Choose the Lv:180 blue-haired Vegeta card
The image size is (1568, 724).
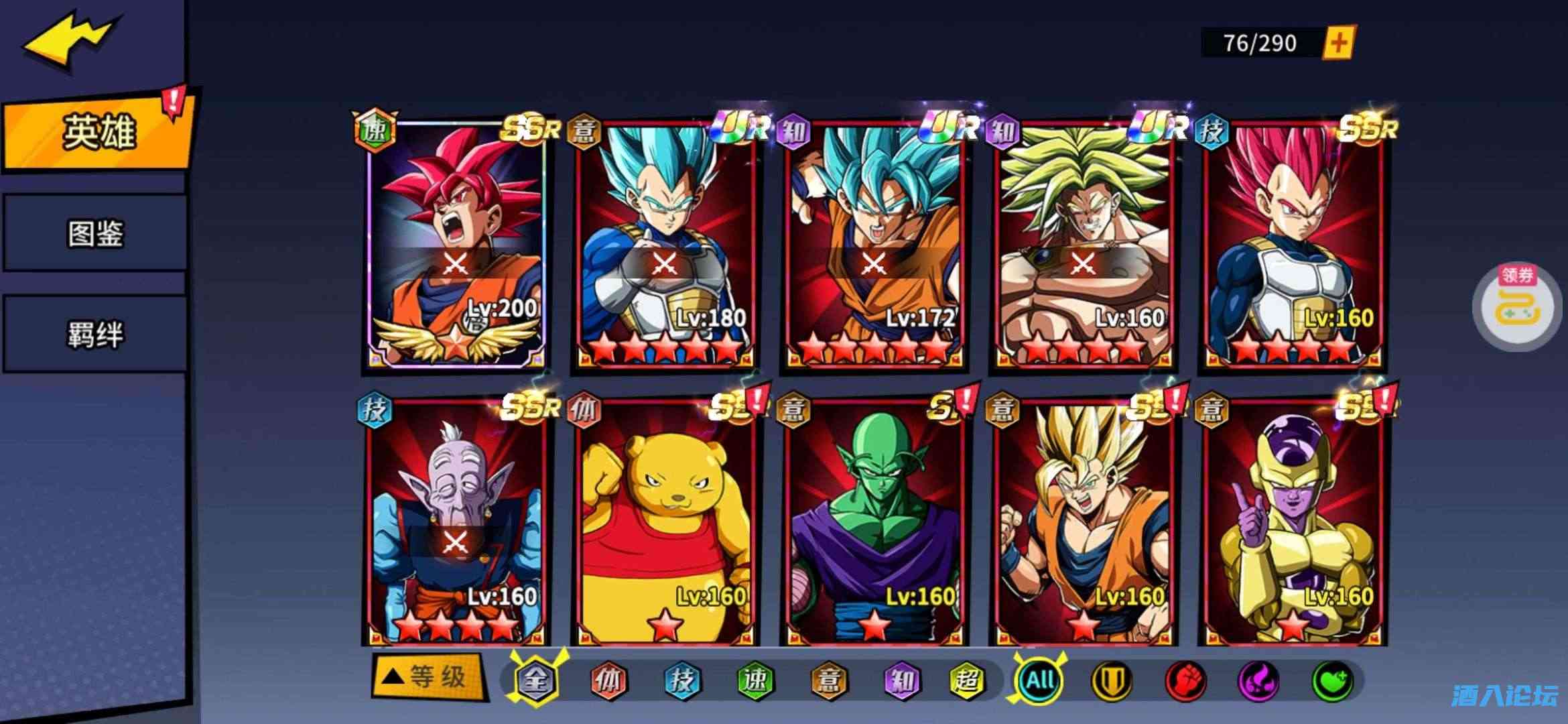665,245
